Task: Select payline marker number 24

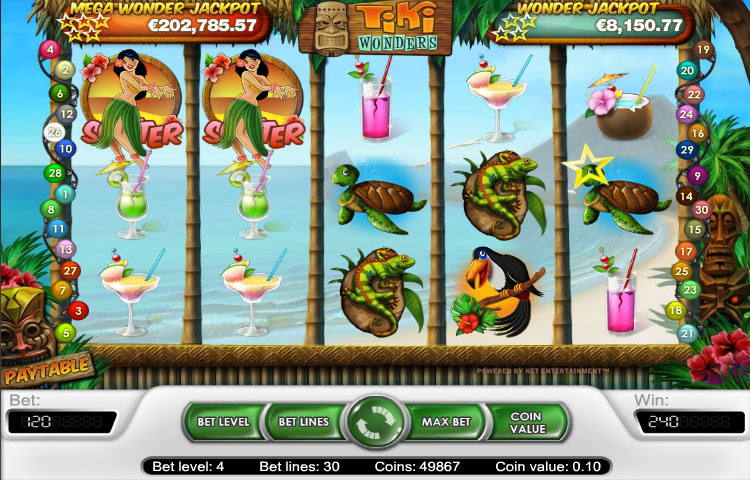Action: coord(686,114)
